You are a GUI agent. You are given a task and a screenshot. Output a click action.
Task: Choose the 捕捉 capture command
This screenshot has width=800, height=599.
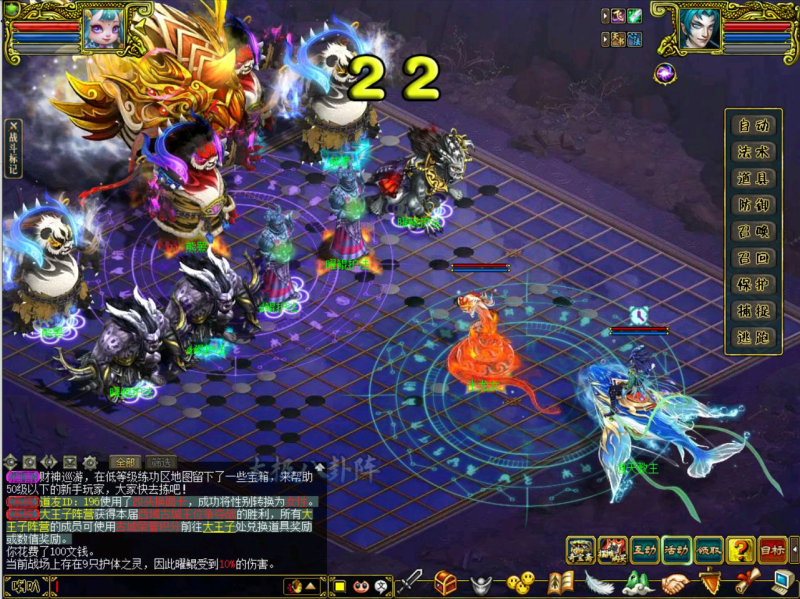[753, 311]
